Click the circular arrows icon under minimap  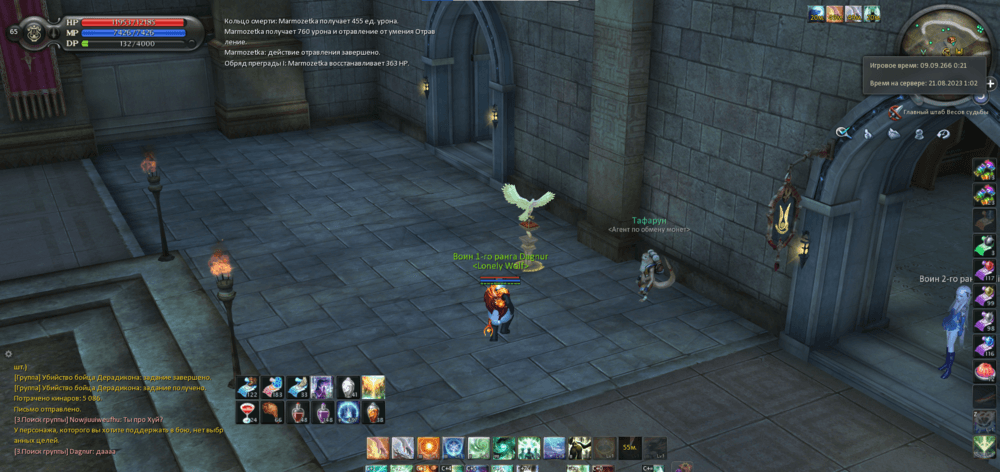944,133
